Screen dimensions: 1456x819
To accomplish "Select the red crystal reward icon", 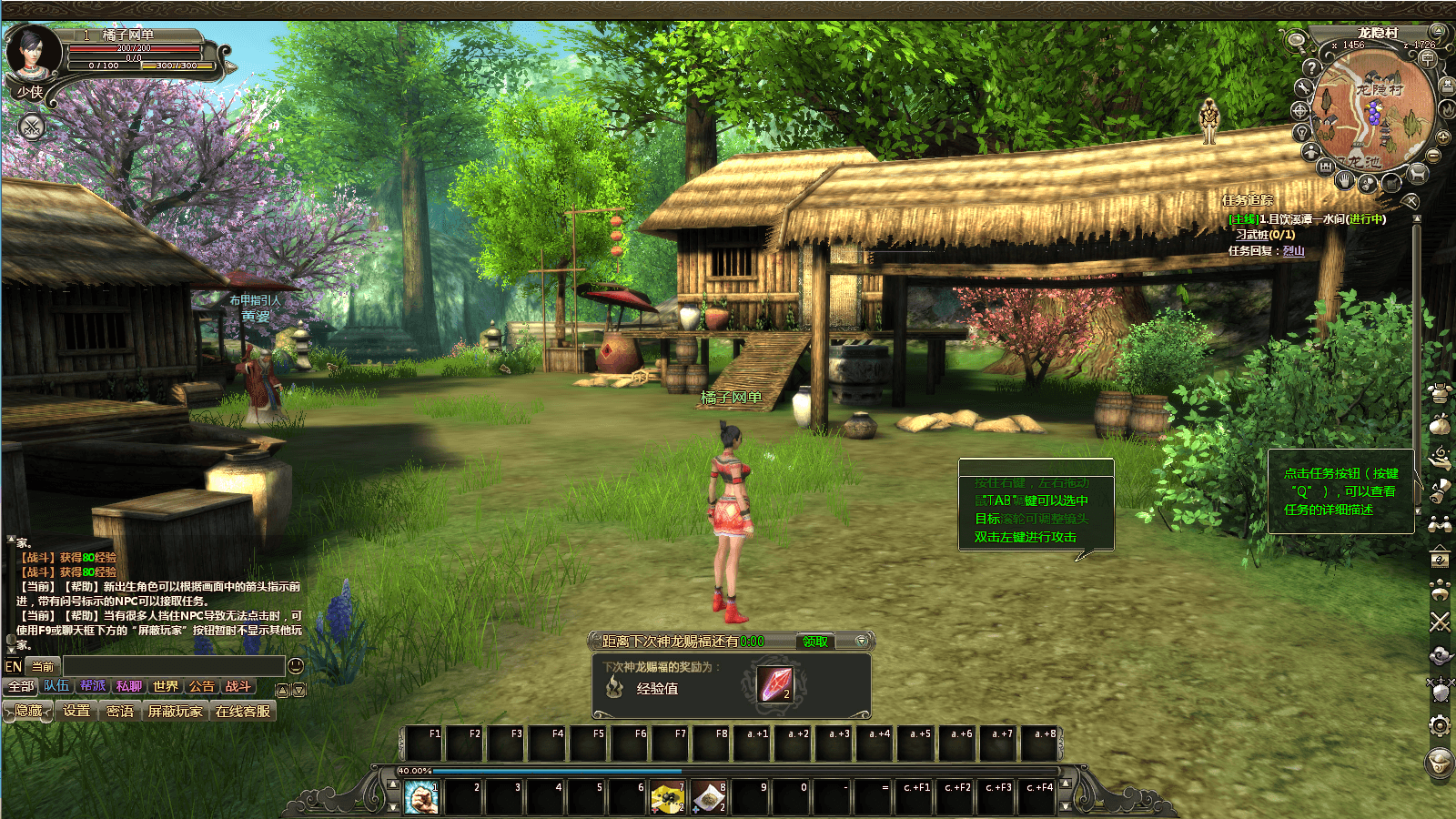I will (775, 684).
